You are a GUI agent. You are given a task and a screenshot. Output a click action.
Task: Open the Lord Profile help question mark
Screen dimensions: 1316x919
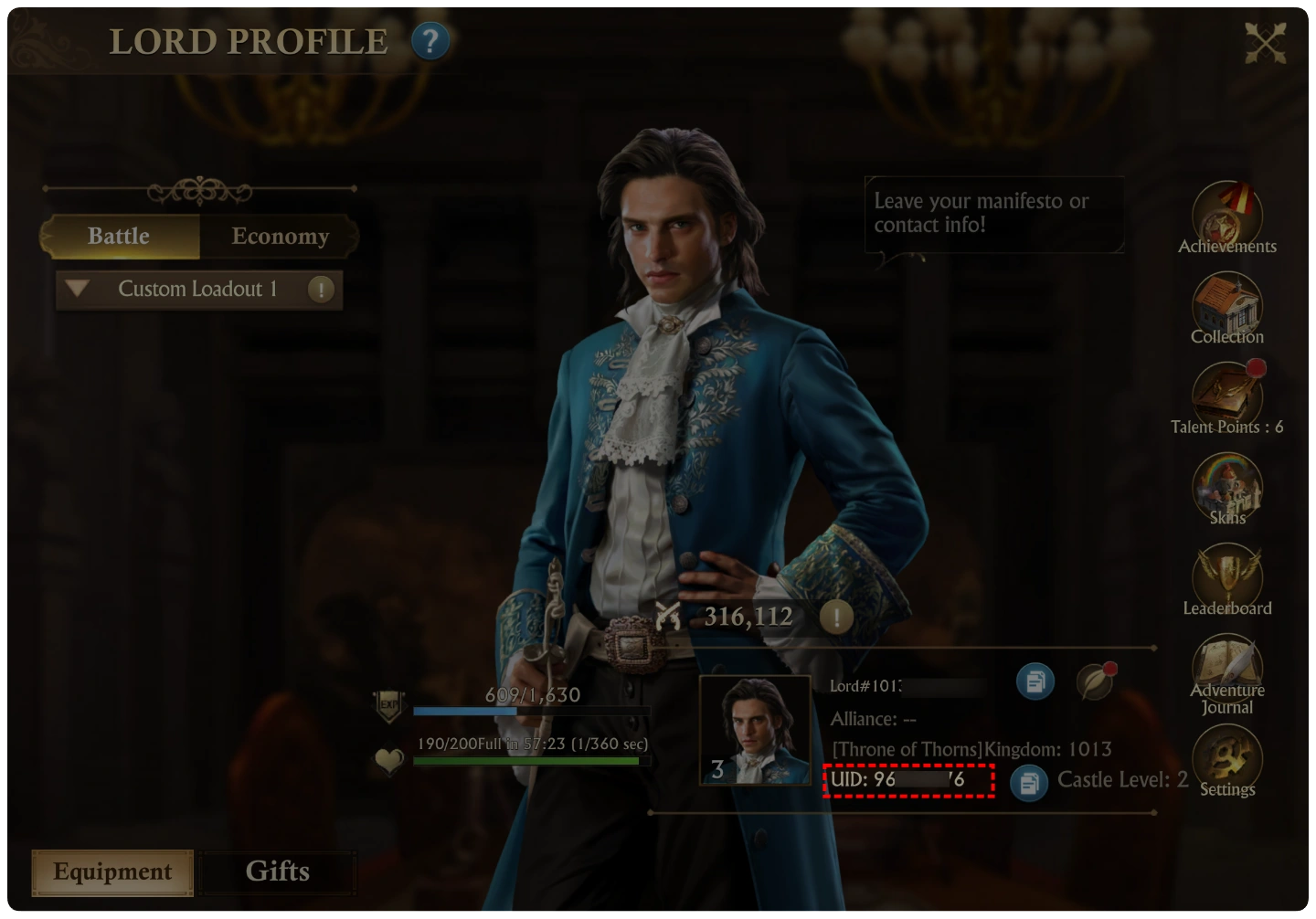[430, 41]
